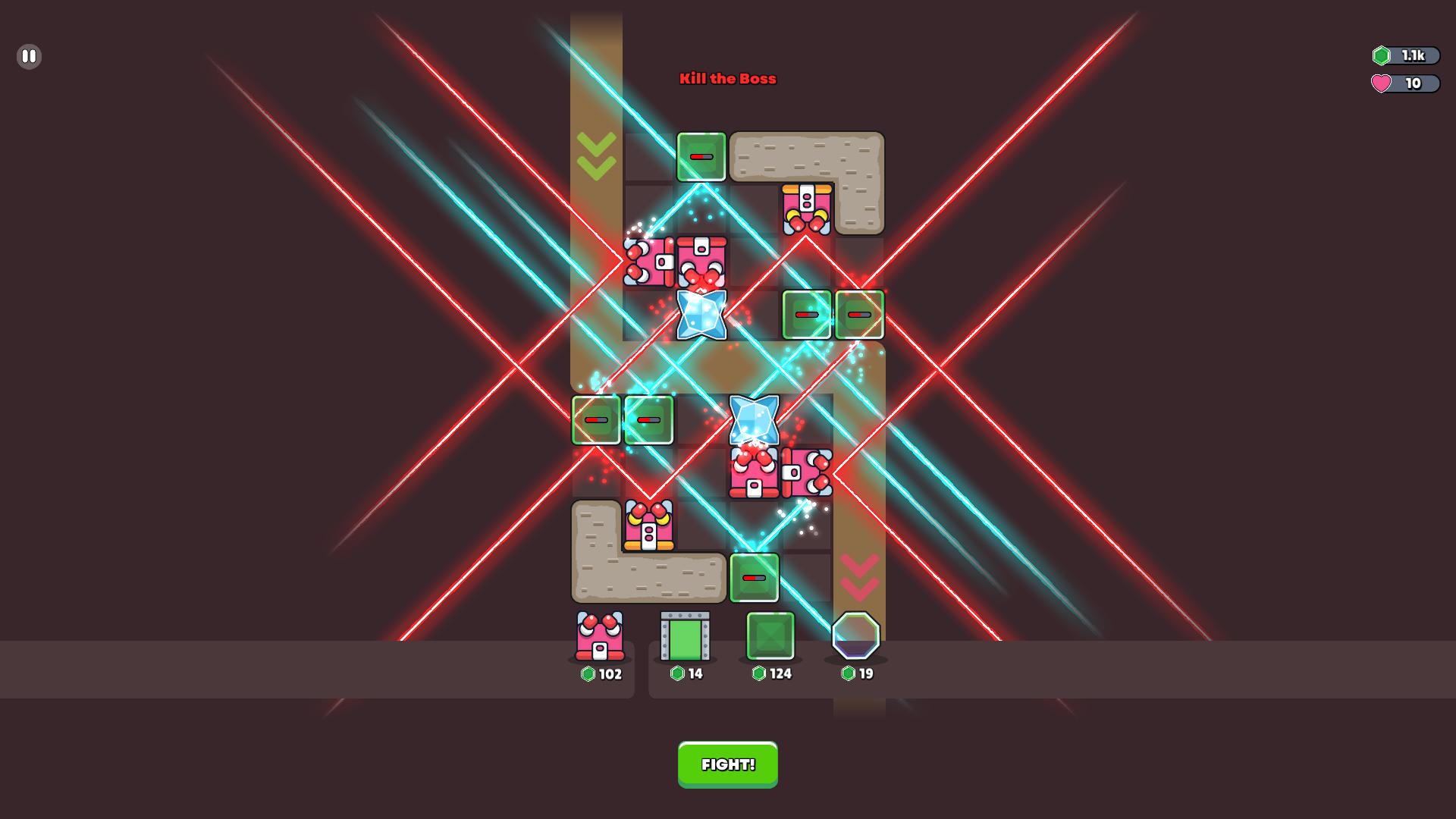This screenshot has height=819, width=1456.
Task: Select the green laser turret near the bottom path
Action: point(755,578)
